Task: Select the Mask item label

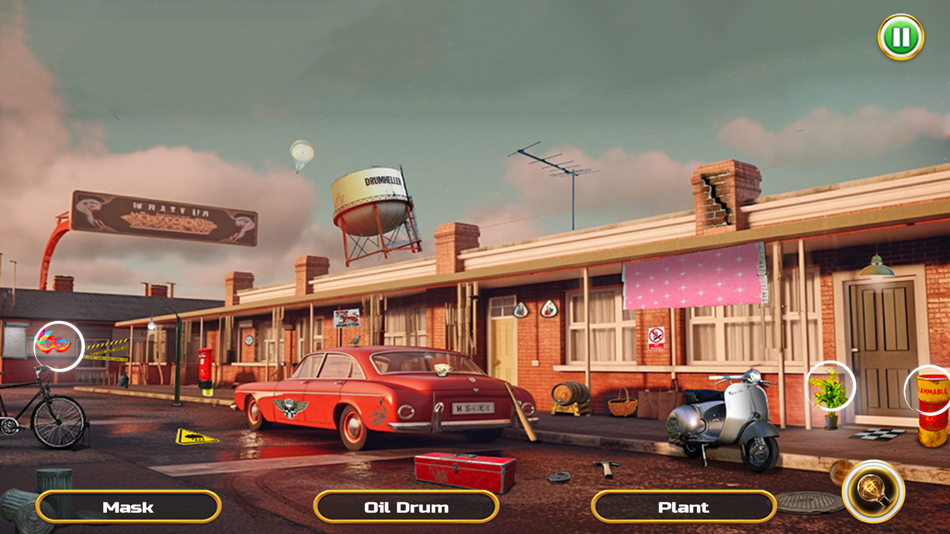Action: [x=128, y=507]
